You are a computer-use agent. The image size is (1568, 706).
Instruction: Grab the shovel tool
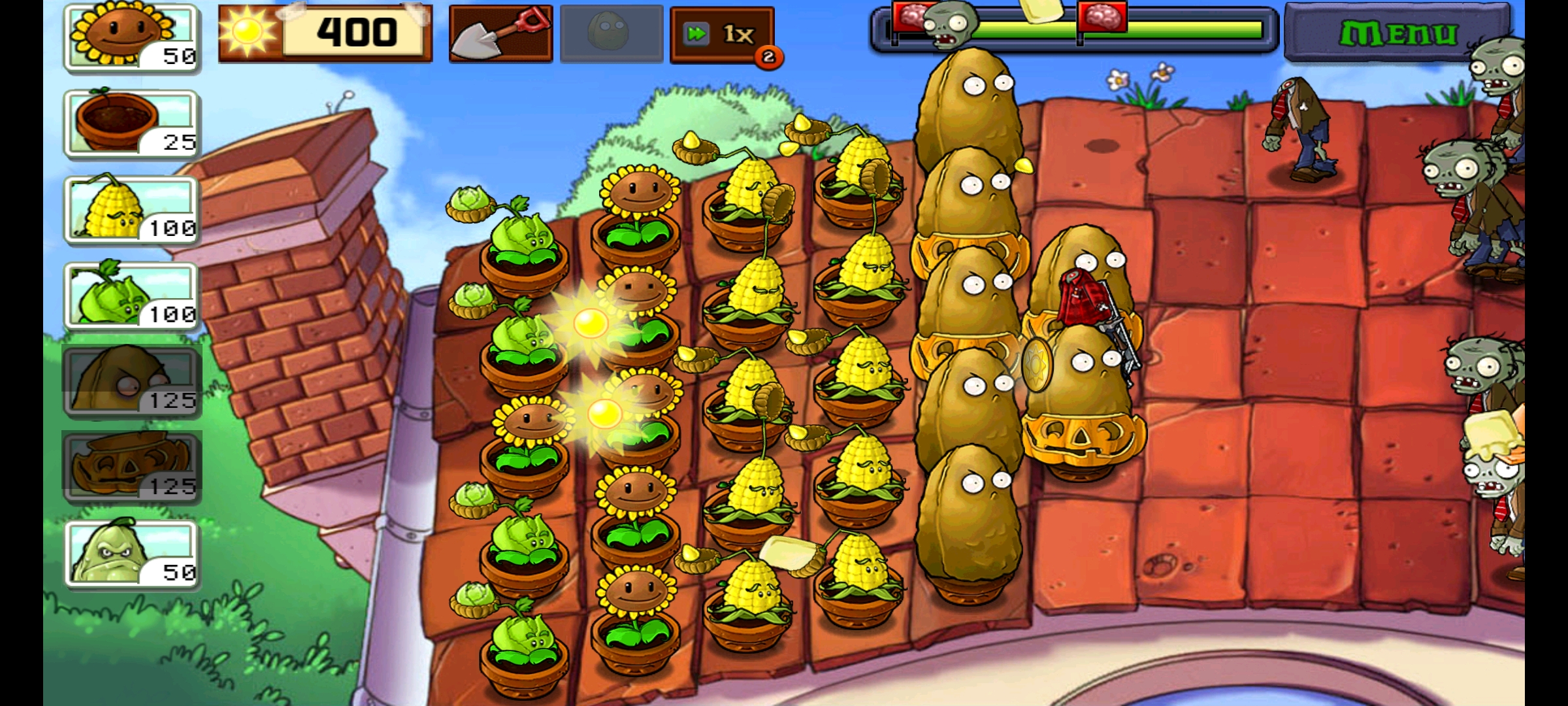pyautogui.click(x=500, y=34)
